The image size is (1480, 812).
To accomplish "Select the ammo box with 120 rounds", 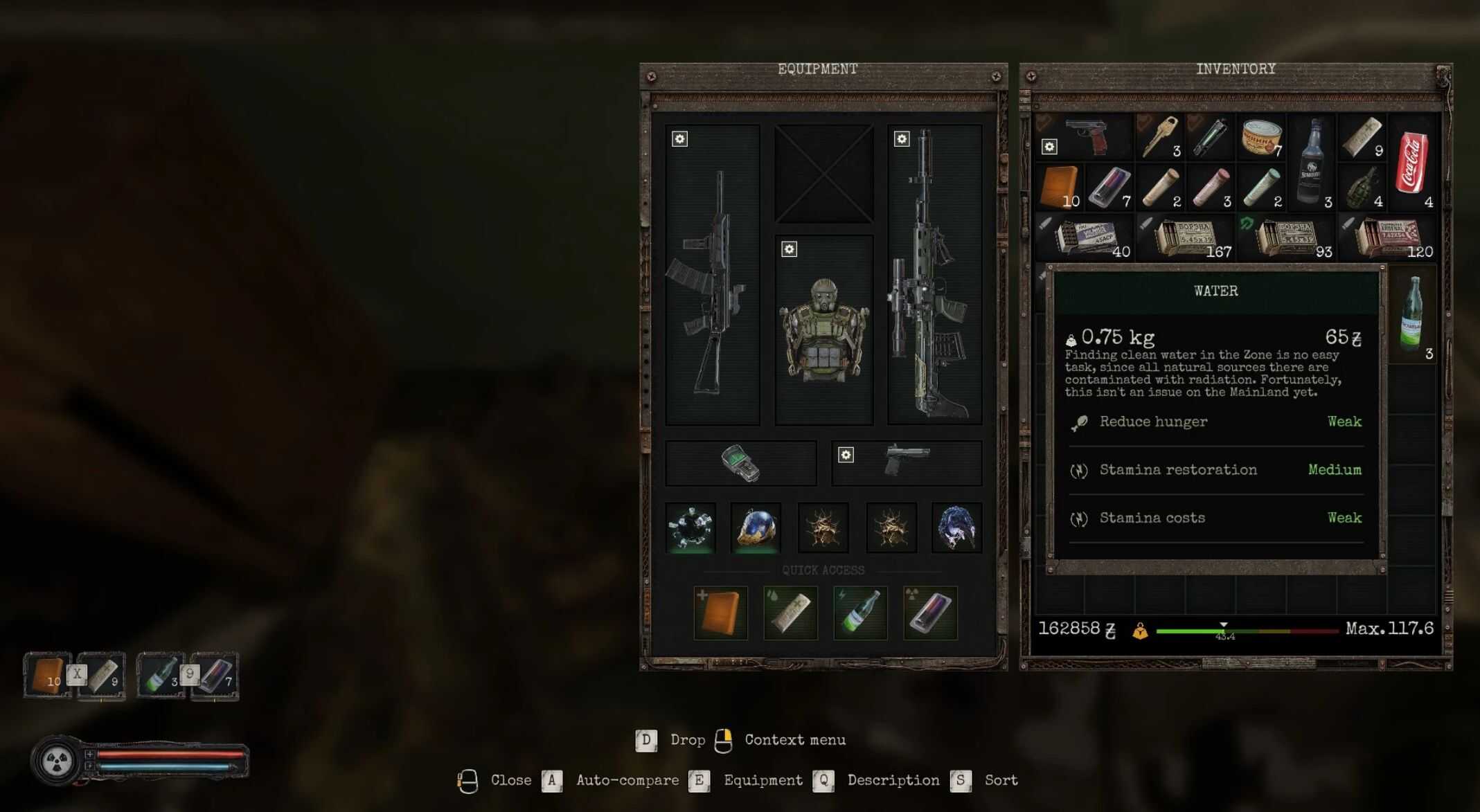I will [1388, 238].
